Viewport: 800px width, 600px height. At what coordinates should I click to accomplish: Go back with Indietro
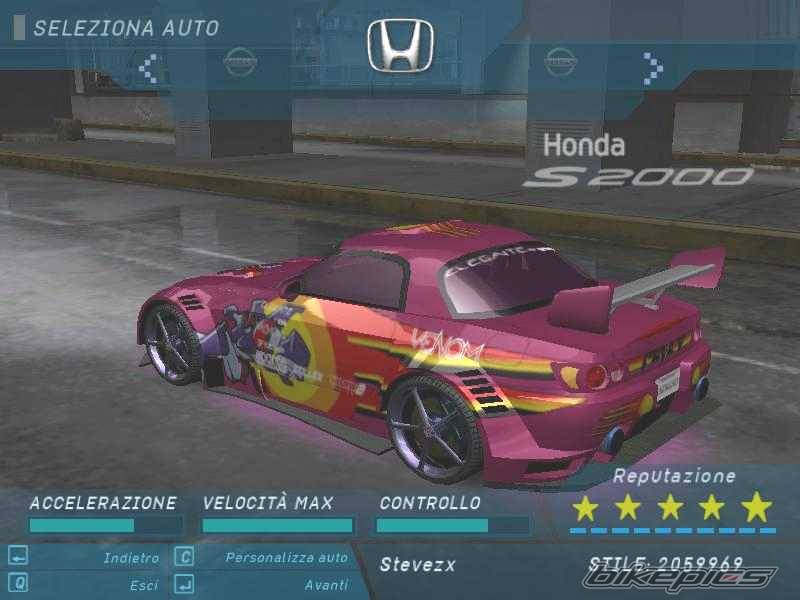point(131,558)
